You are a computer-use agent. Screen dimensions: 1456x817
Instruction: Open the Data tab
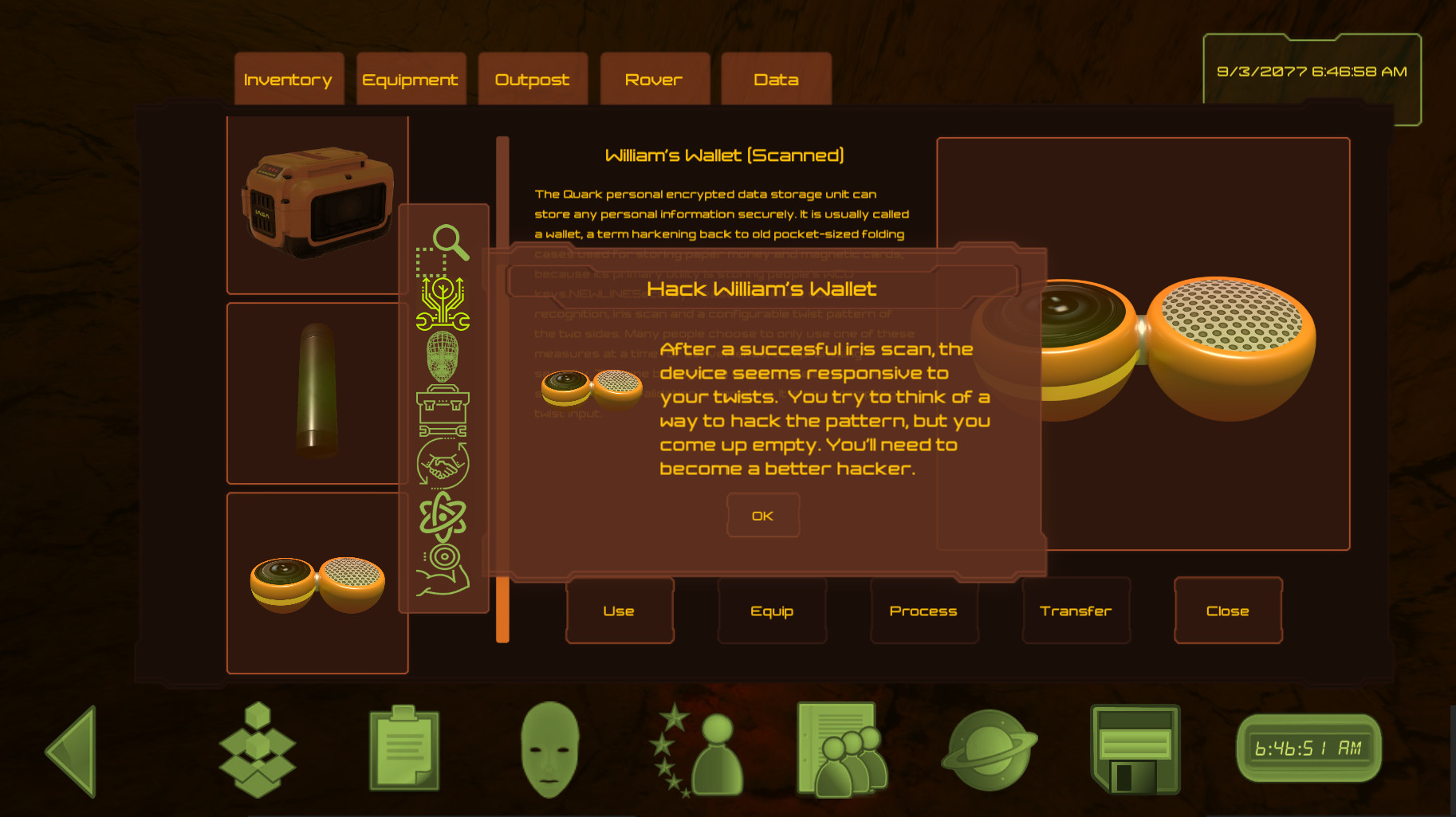[x=776, y=80]
